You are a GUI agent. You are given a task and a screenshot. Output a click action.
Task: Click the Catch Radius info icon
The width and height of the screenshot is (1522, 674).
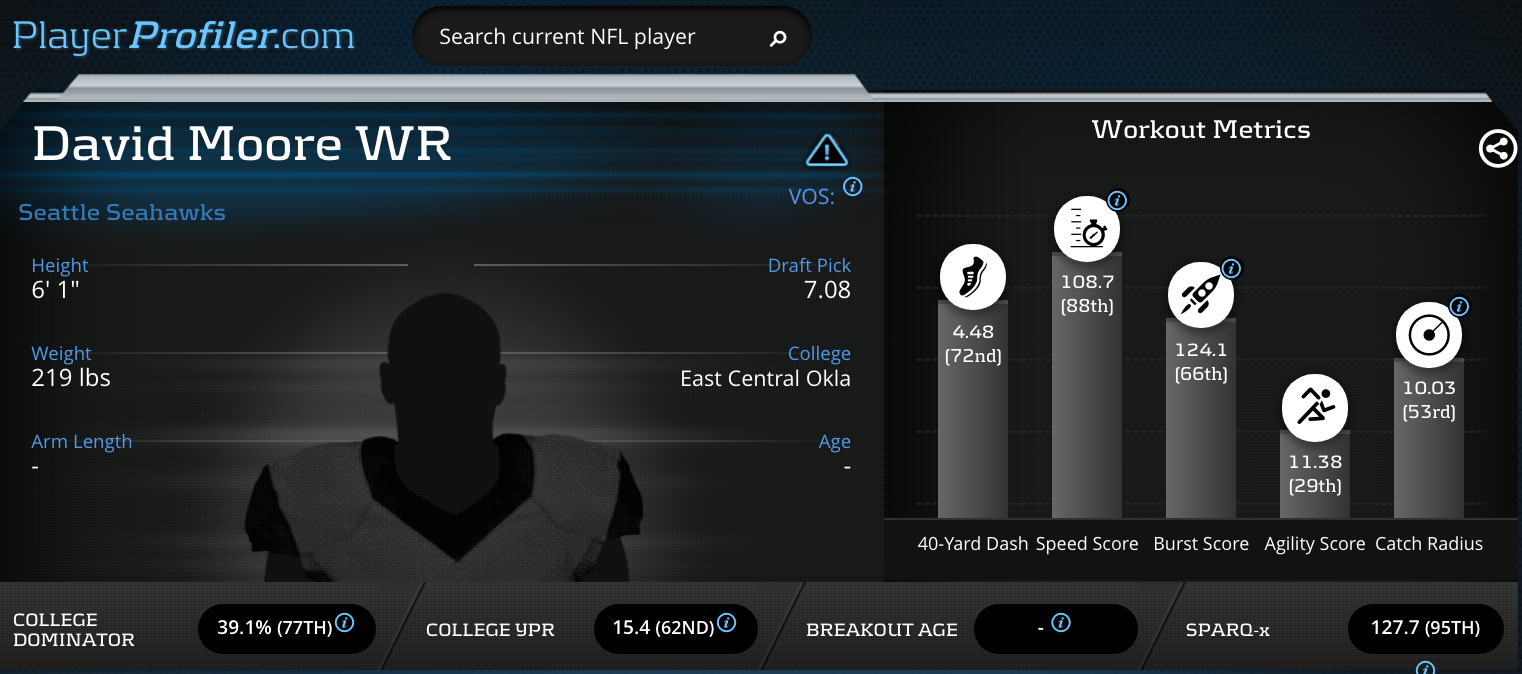pos(1458,307)
